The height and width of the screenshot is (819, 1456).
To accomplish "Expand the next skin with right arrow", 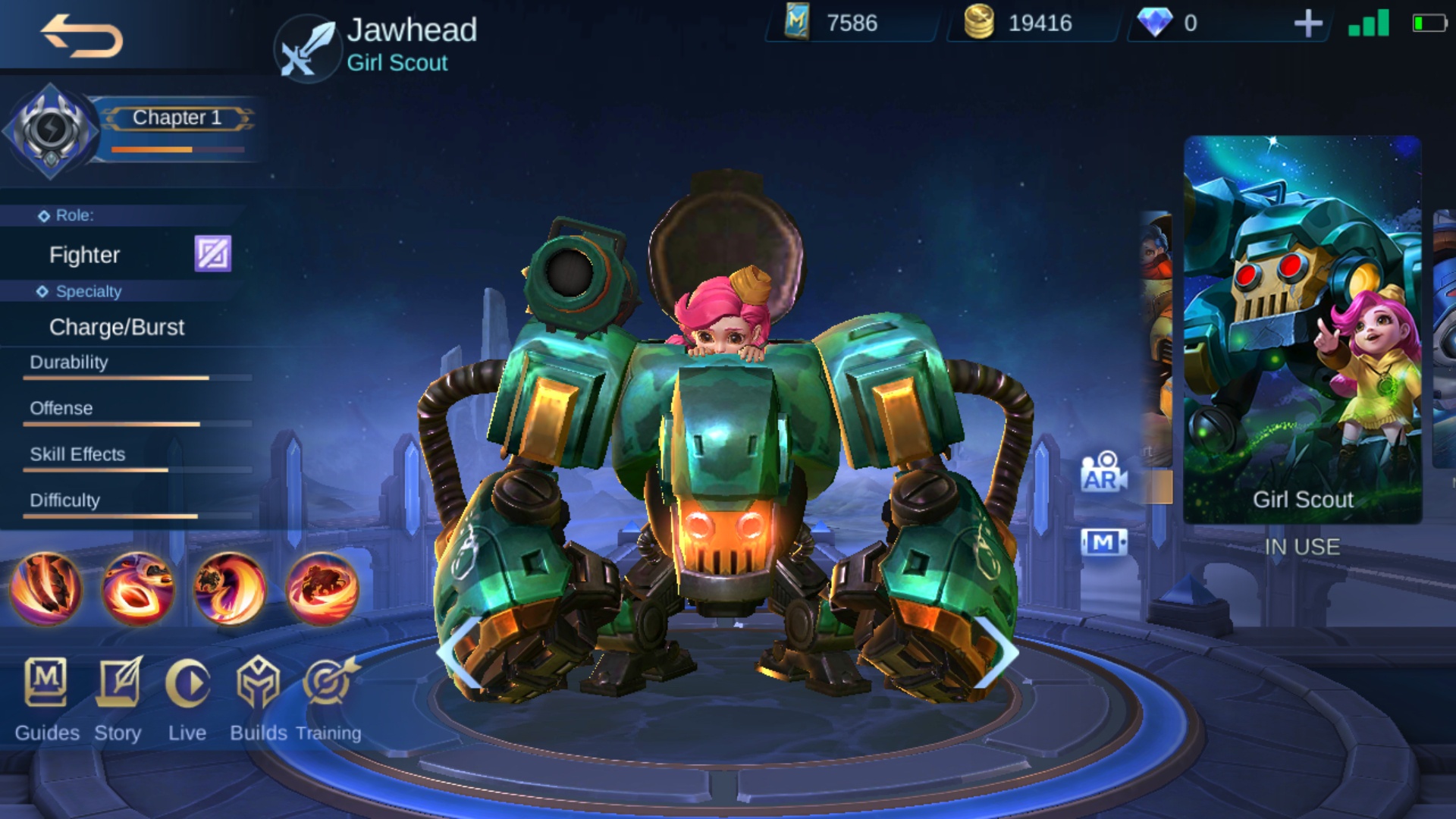I will (997, 652).
